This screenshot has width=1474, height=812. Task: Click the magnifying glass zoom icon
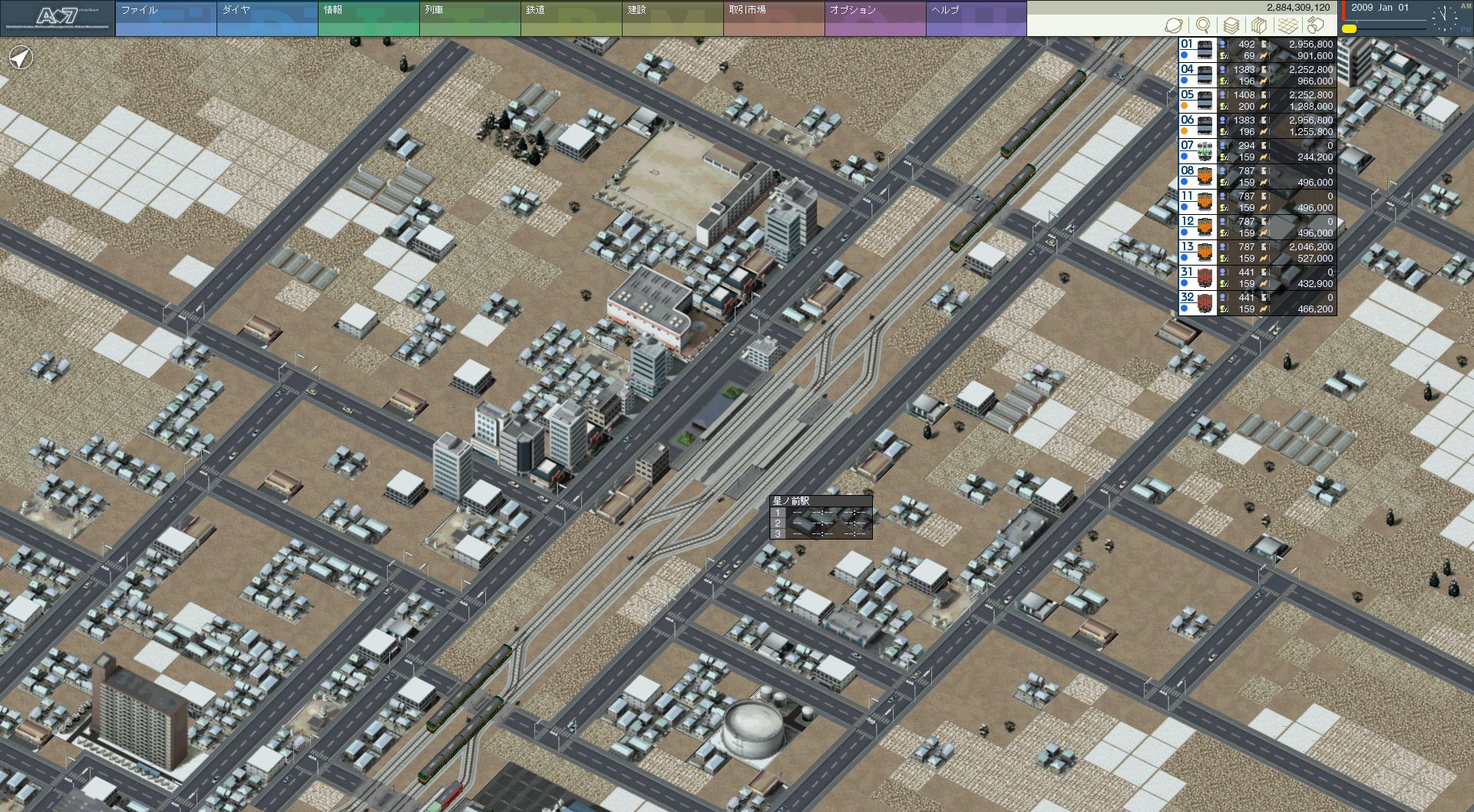[x=1203, y=25]
